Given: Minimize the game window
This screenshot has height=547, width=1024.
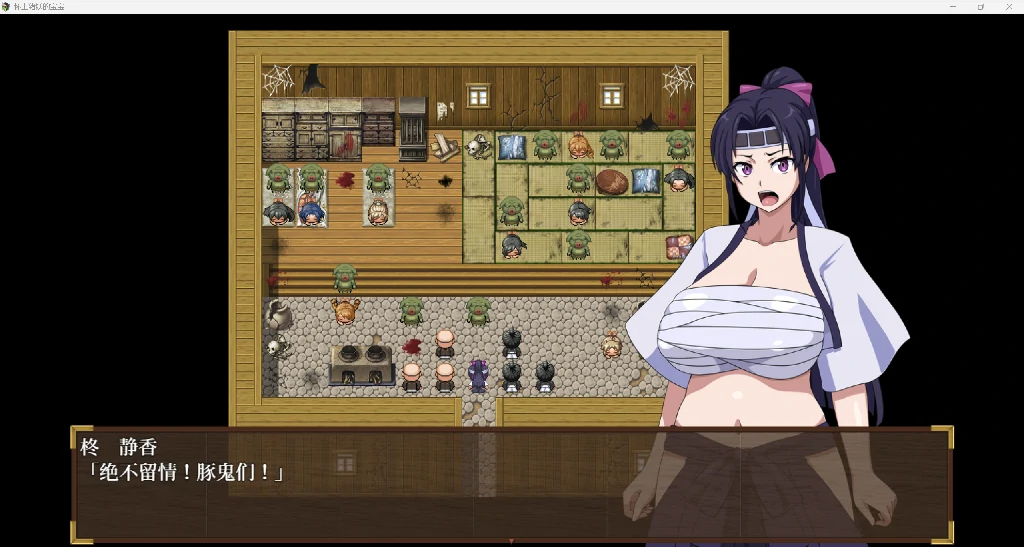Looking at the screenshot, I should point(953,6).
